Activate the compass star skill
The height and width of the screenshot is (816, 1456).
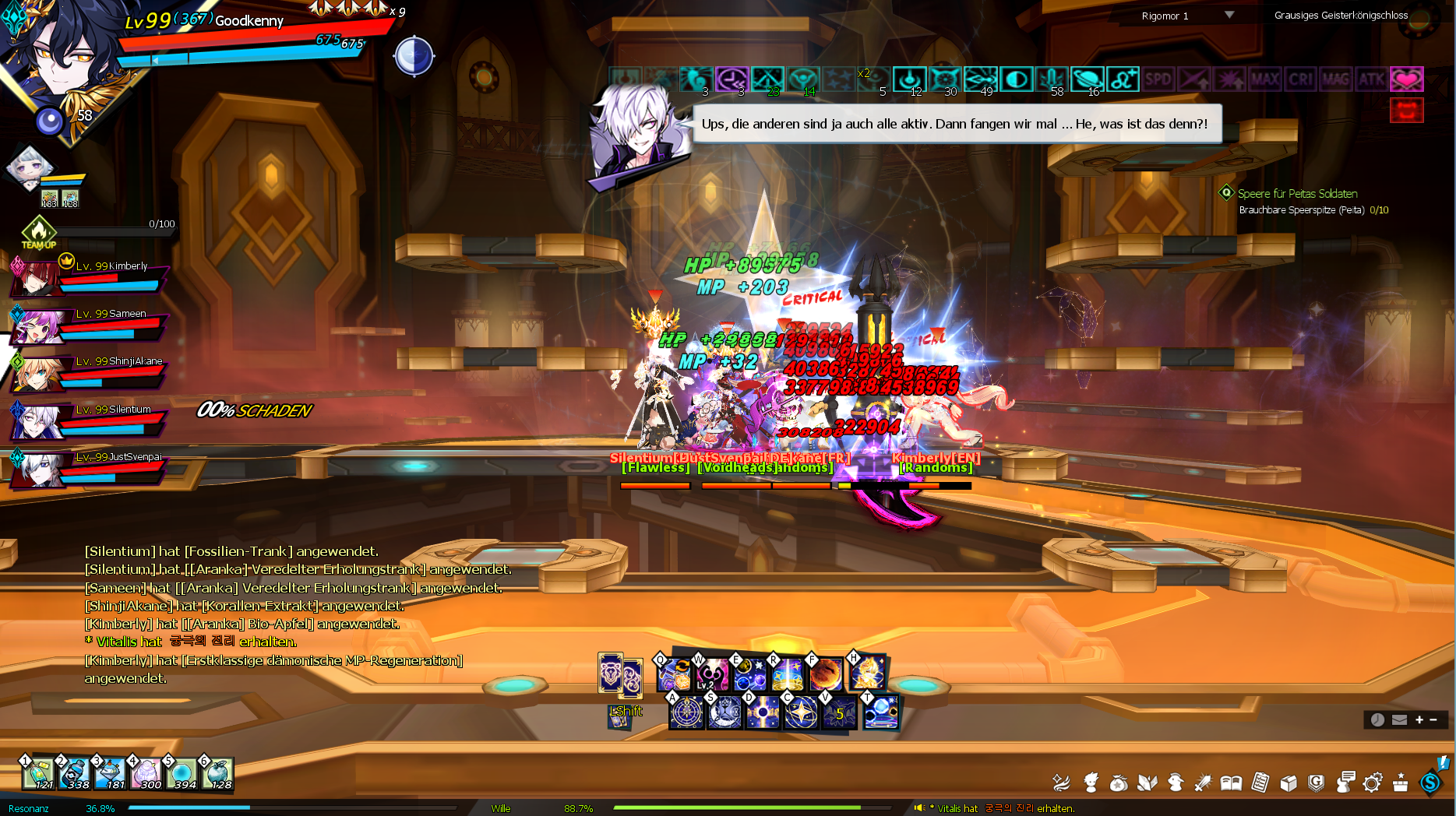686,712
